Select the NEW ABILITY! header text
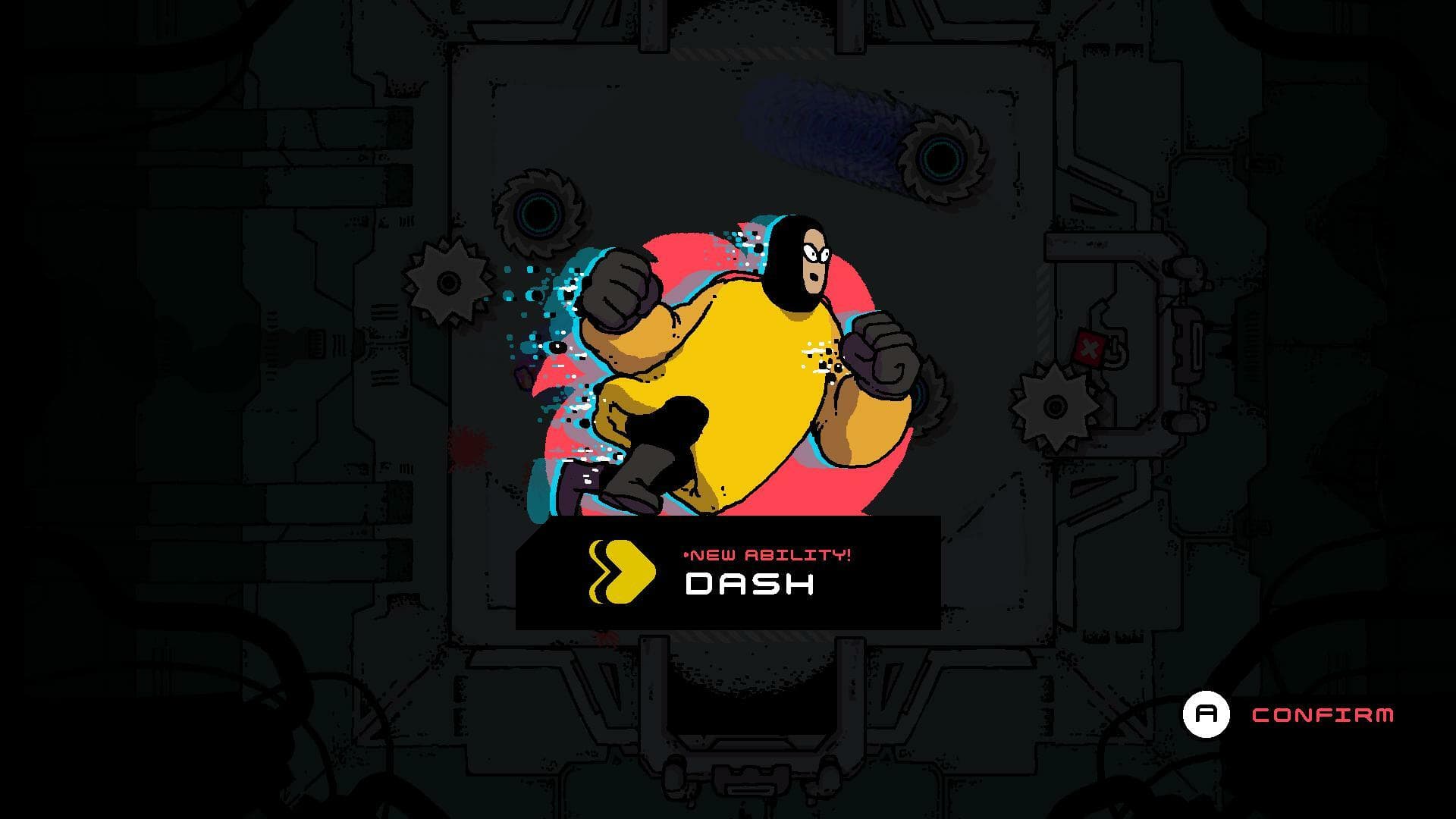The image size is (1456, 819). click(x=766, y=554)
